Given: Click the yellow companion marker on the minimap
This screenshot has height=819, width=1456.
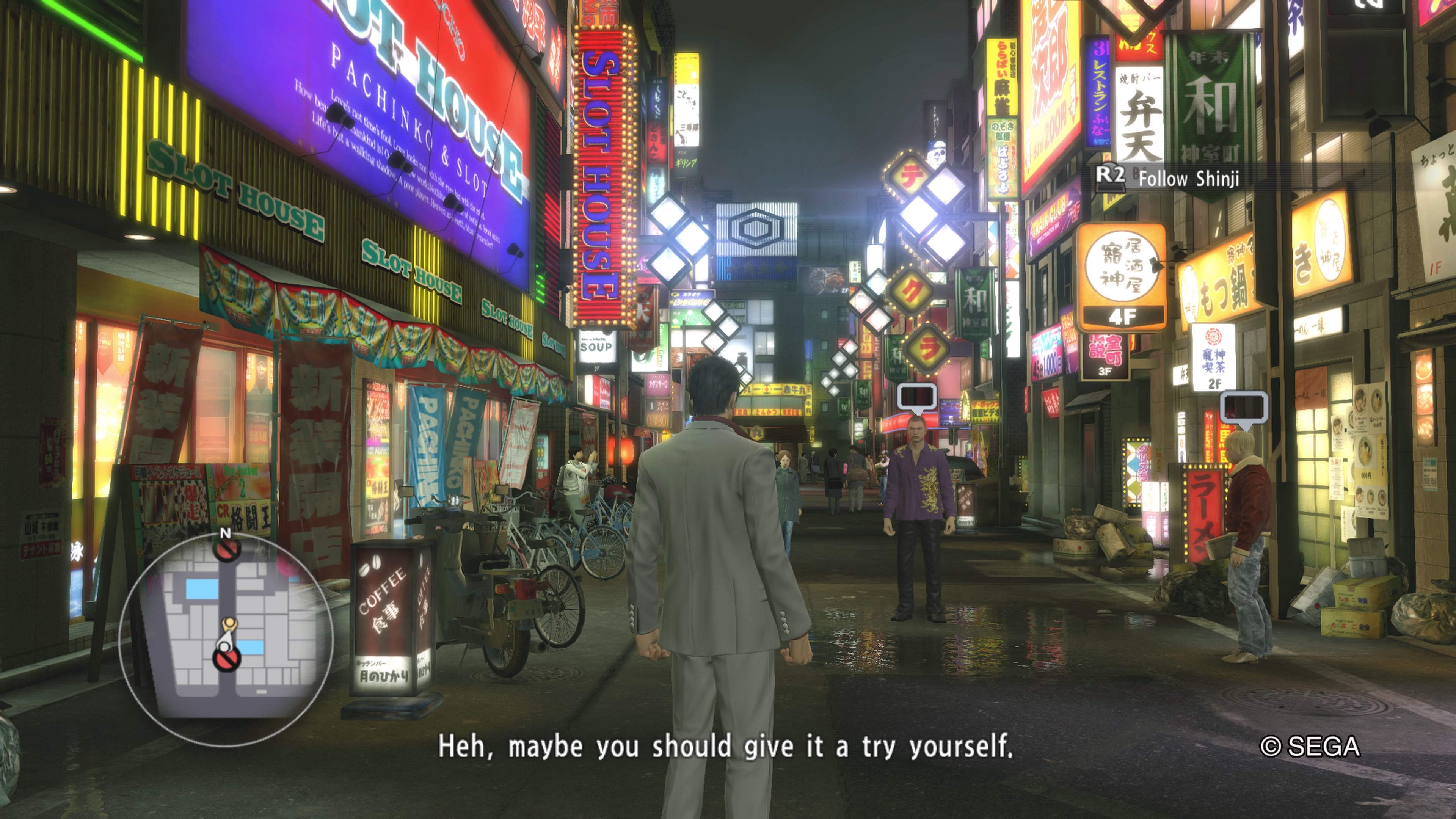Looking at the screenshot, I should 229,624.
